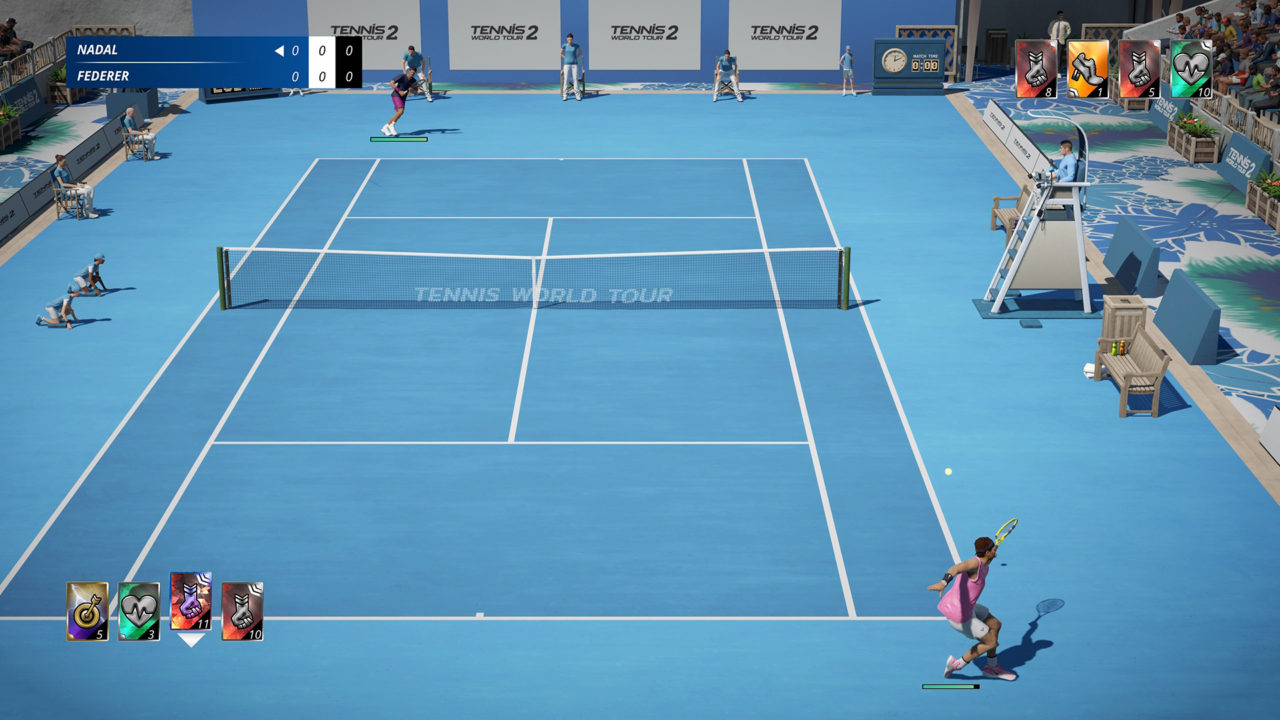Choose the green heart card numbered 3
Screen dimensions: 1280x720
tap(139, 611)
